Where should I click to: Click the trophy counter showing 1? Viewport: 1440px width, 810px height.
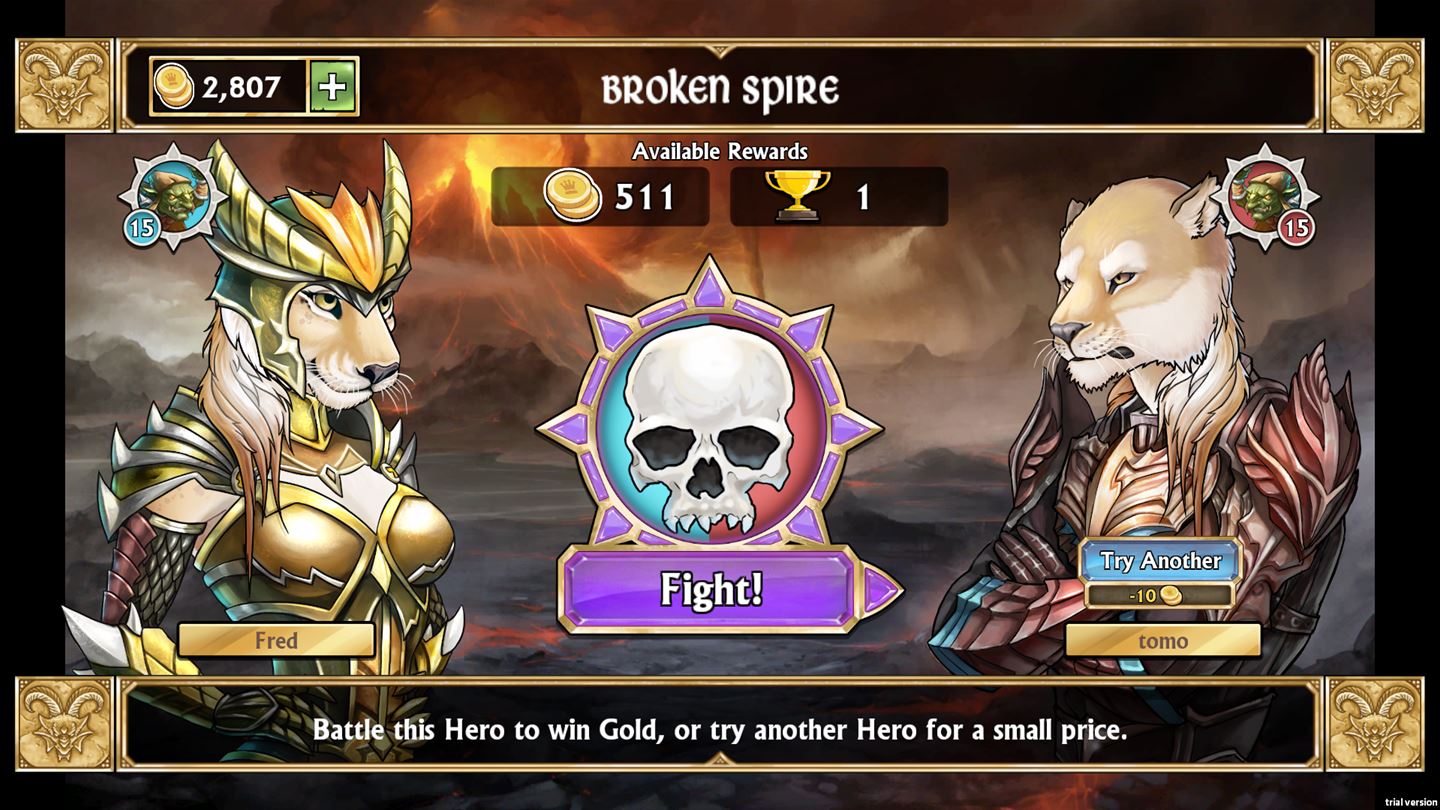tap(838, 196)
